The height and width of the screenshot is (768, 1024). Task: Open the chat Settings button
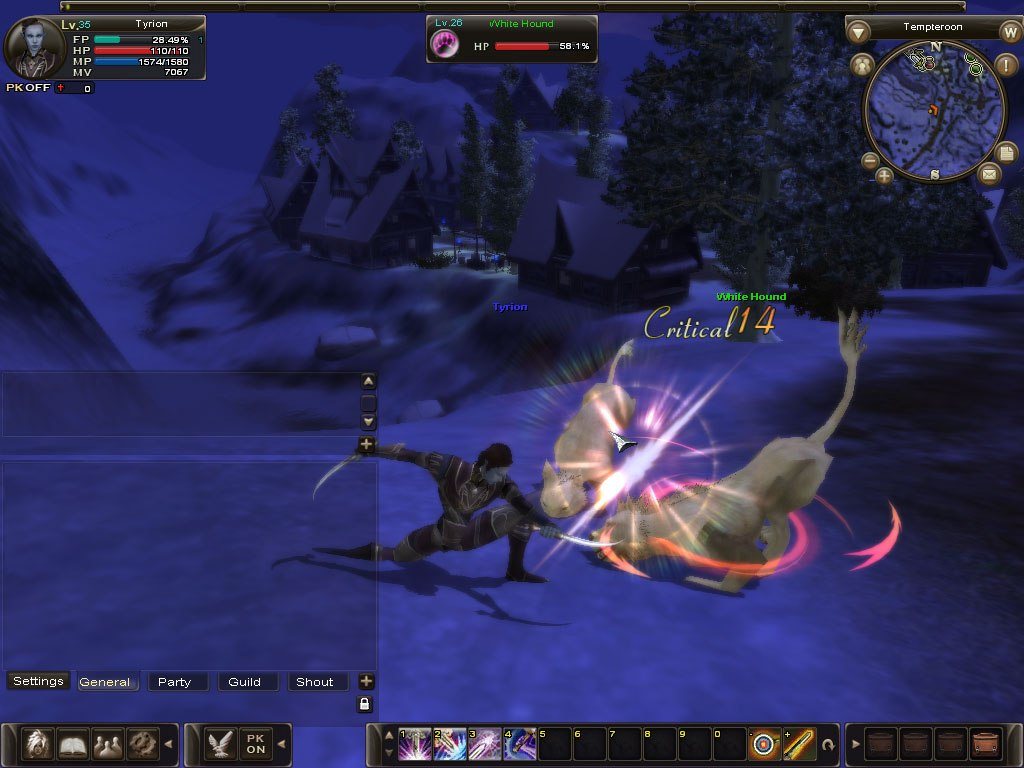click(x=38, y=681)
